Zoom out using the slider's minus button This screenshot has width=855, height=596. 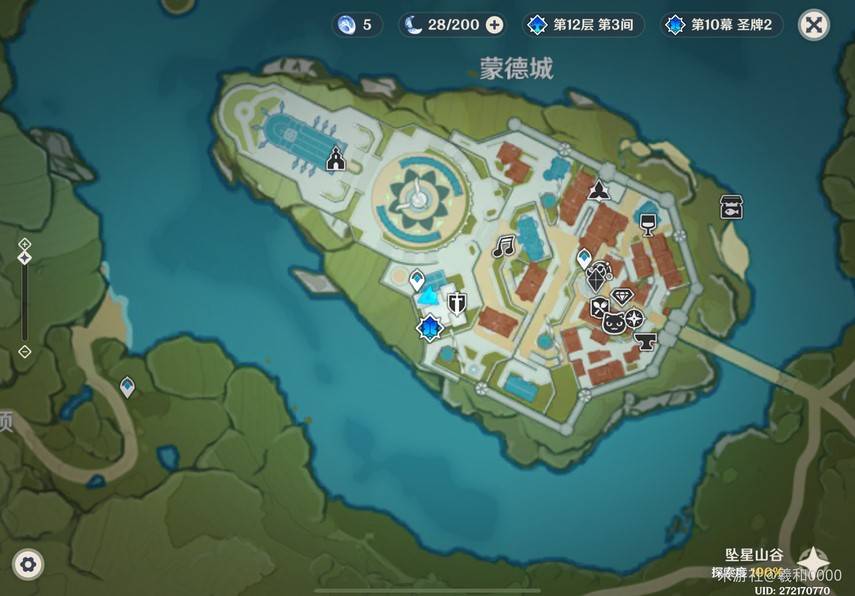coord(25,351)
